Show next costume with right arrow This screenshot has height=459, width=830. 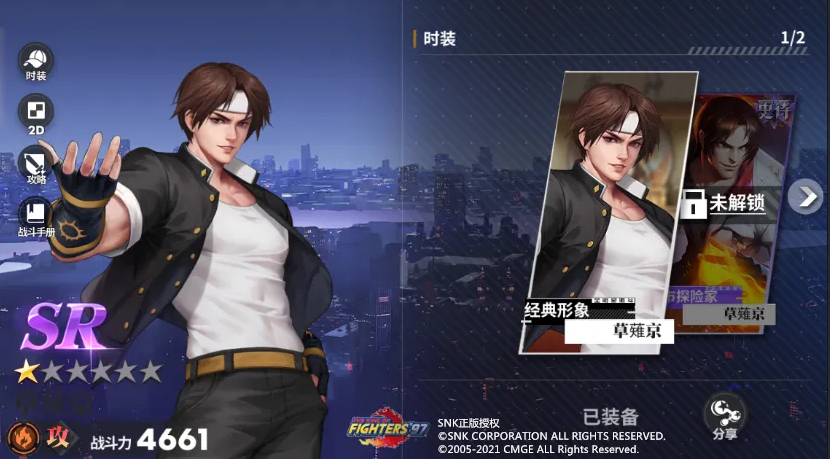[x=804, y=196]
